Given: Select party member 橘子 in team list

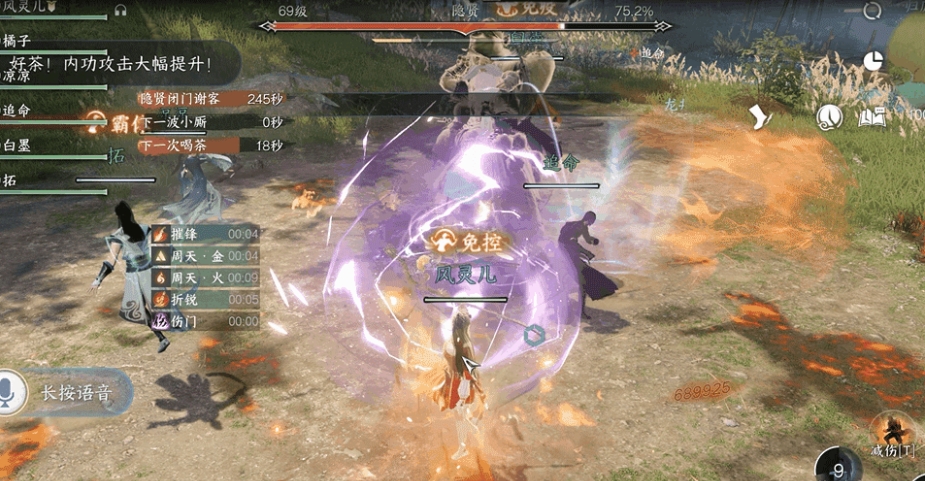Looking at the screenshot, I should (20, 41).
